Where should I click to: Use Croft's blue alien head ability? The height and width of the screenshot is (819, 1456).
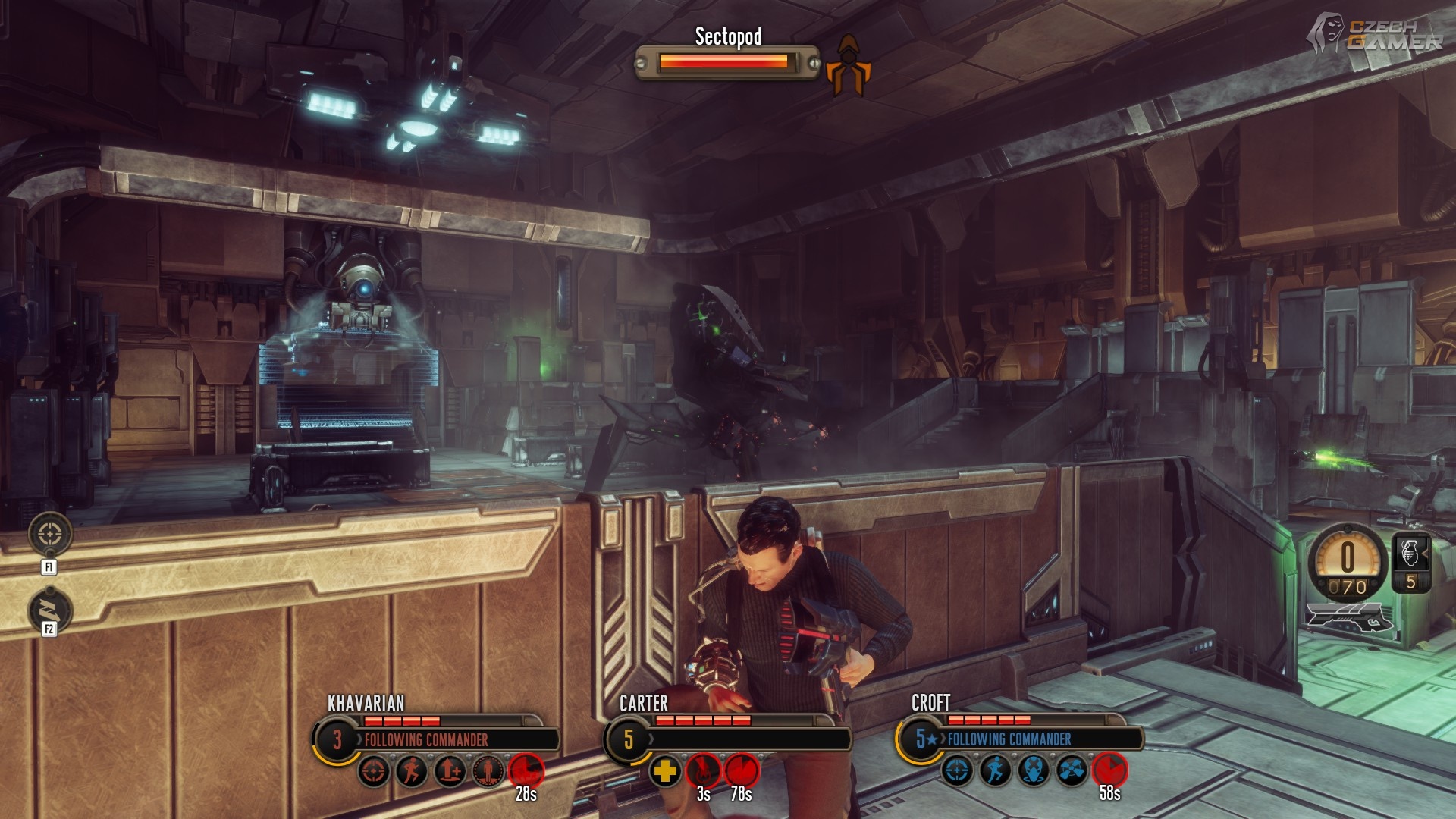point(1034,771)
